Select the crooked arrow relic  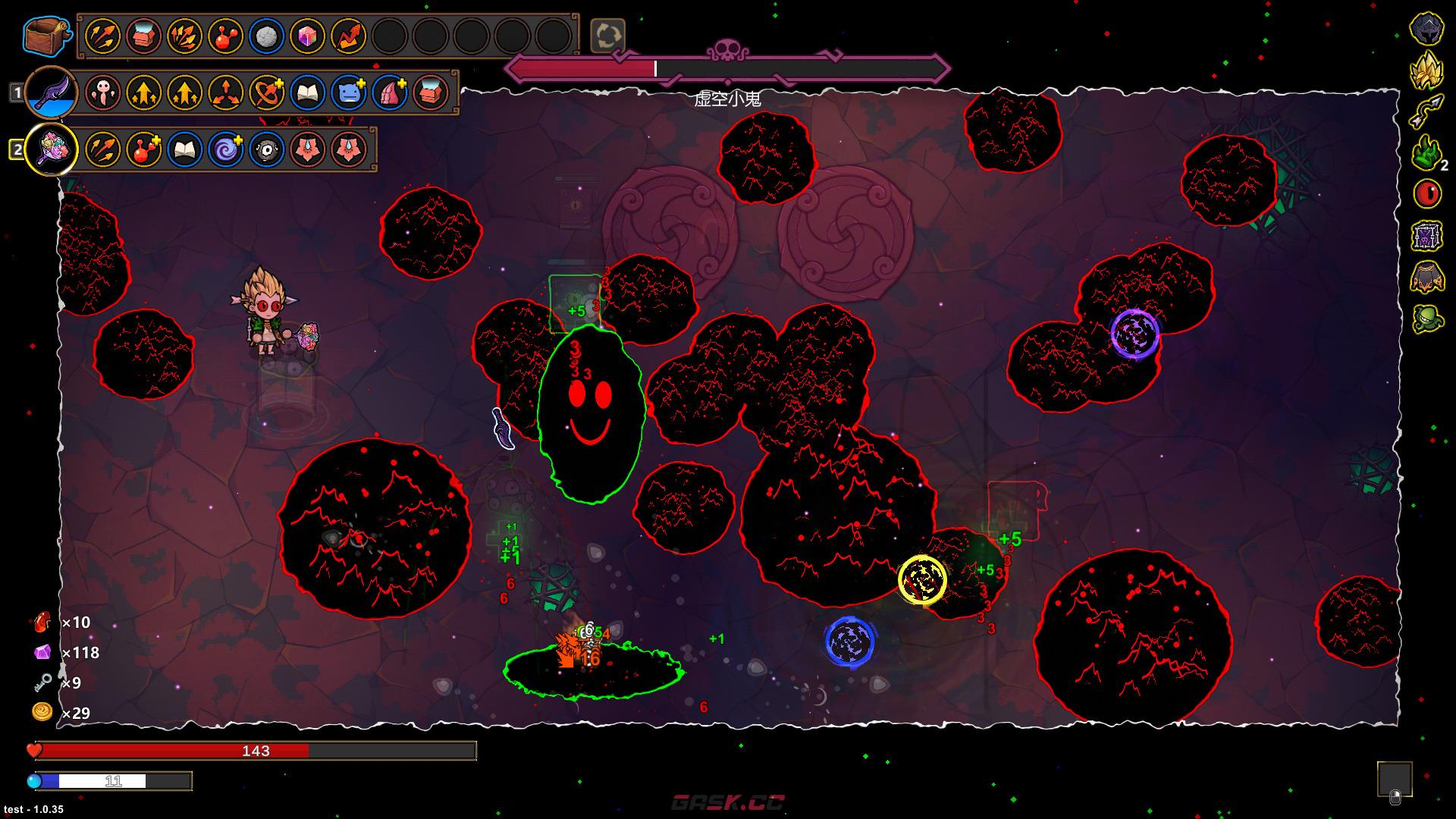1426,111
